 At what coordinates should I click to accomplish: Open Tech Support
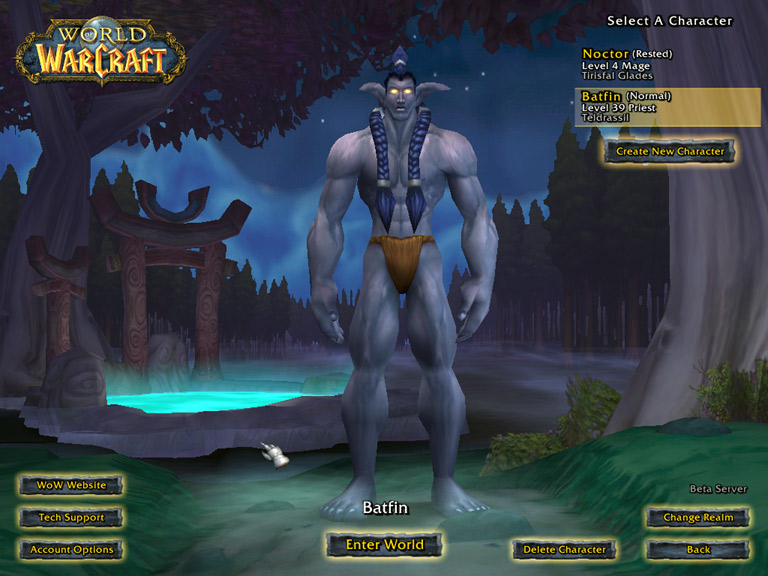click(x=71, y=518)
